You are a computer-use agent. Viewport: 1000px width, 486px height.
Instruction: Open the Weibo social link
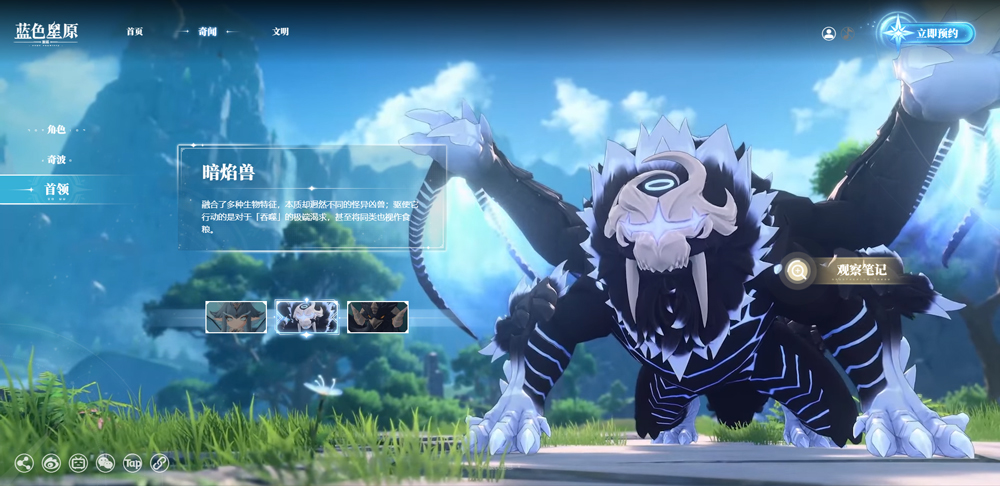(51, 463)
